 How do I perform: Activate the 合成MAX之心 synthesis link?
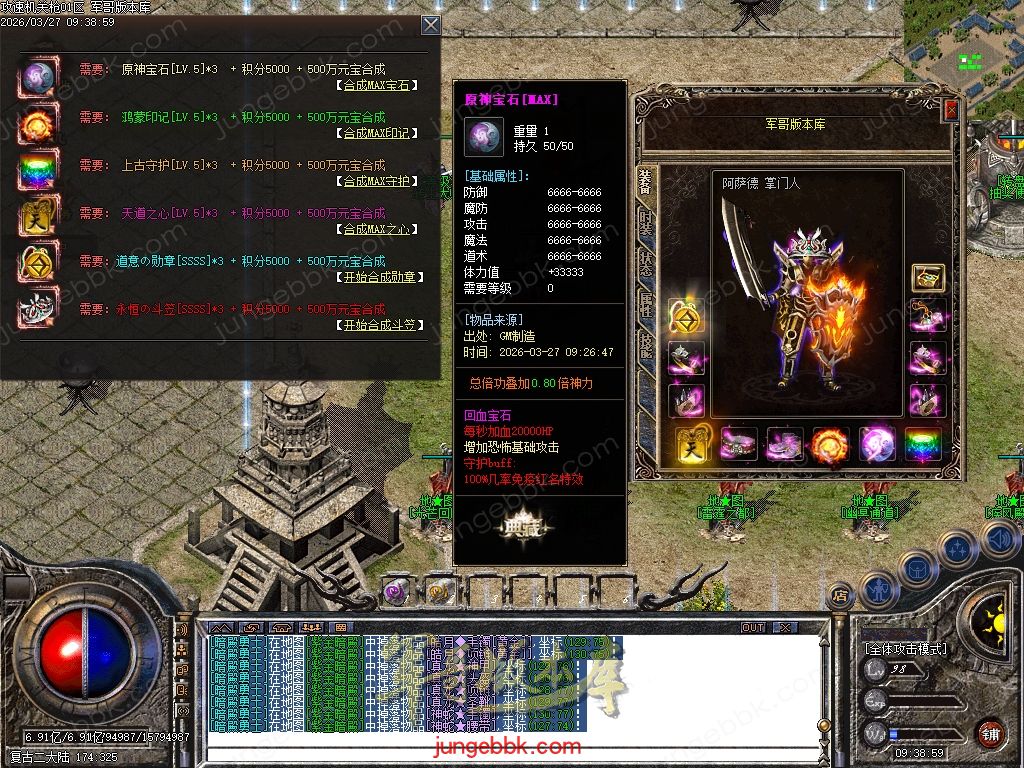(x=376, y=230)
